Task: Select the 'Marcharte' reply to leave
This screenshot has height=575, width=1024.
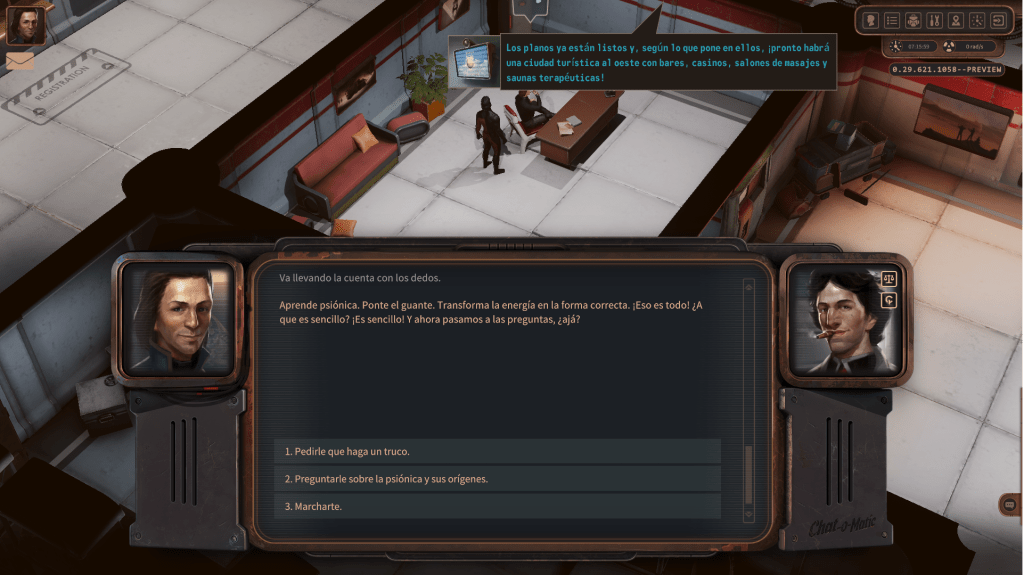Action: (497, 506)
